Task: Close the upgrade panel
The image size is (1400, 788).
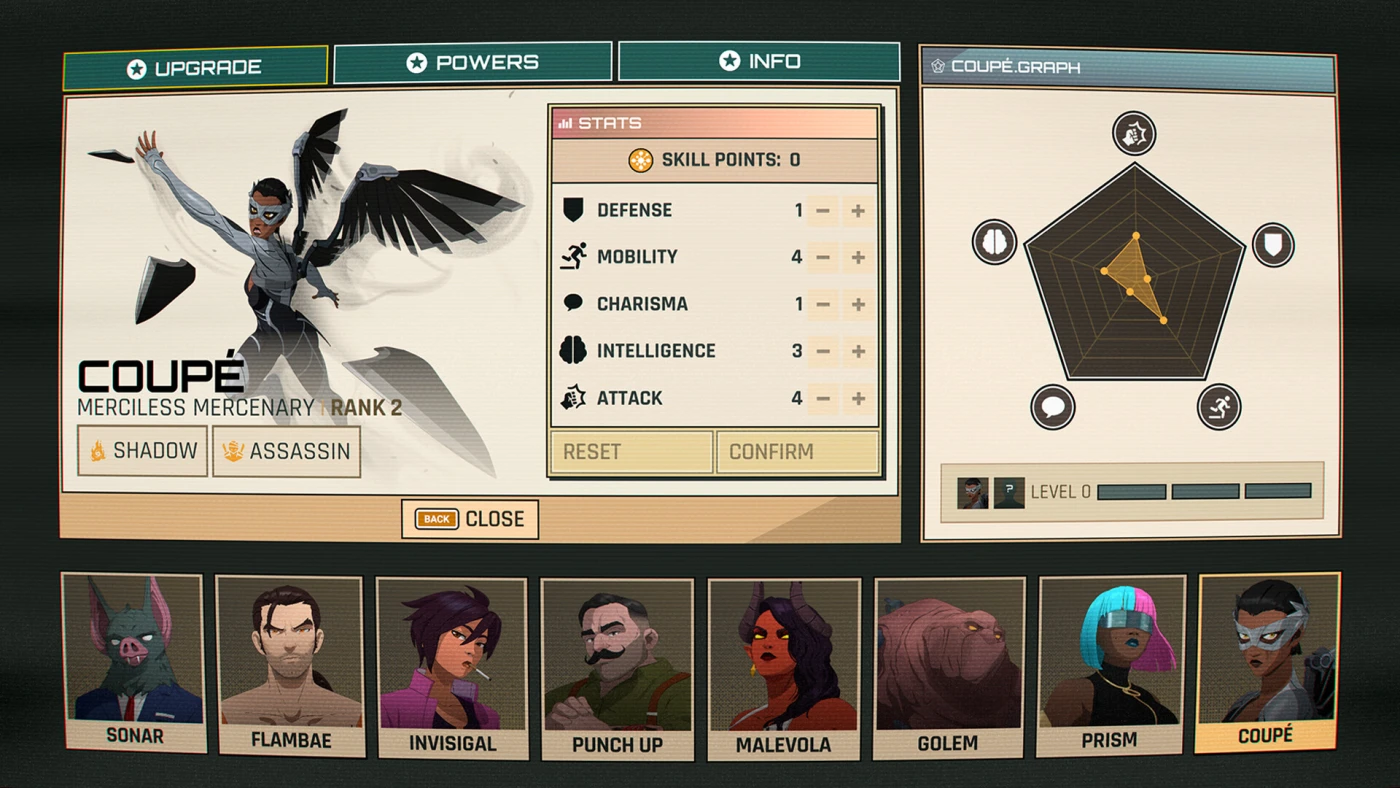Action: pos(470,519)
